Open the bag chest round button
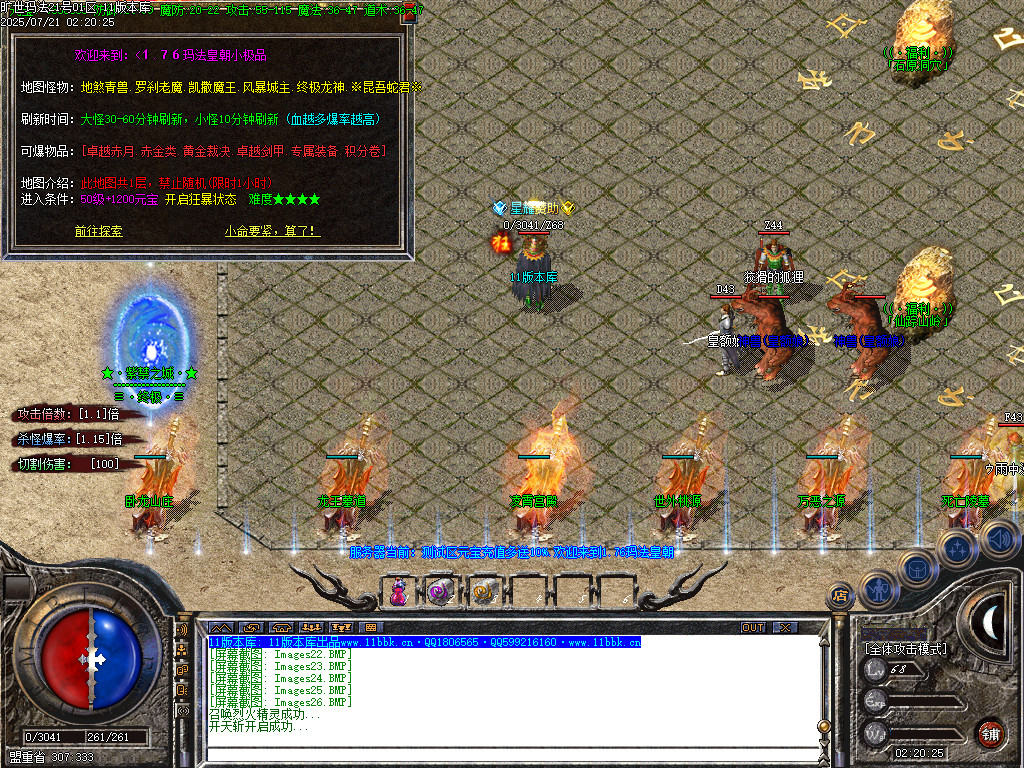Screen dimensions: 1024x768 (916, 568)
